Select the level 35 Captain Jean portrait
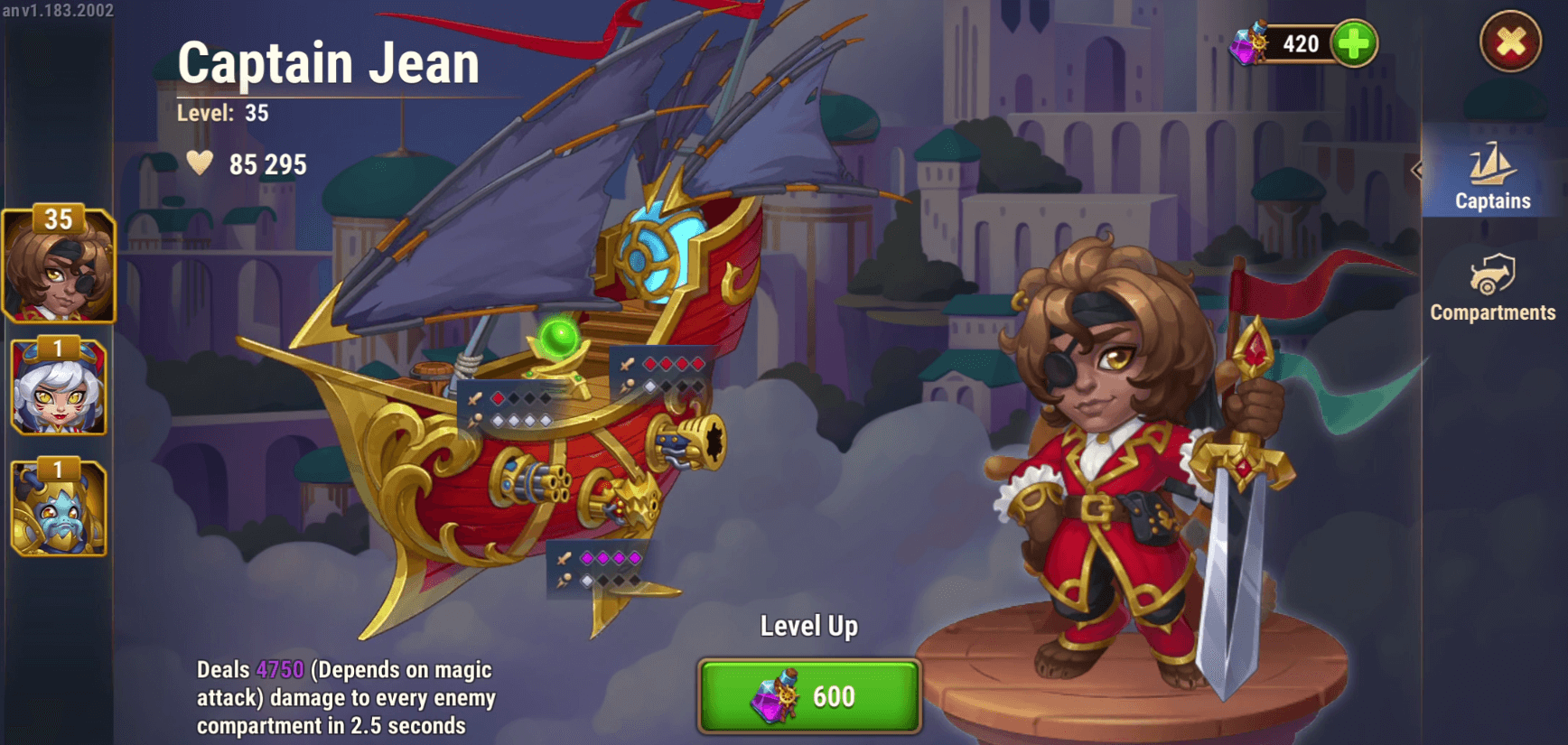This screenshot has height=745, width=1568. pos(60,266)
